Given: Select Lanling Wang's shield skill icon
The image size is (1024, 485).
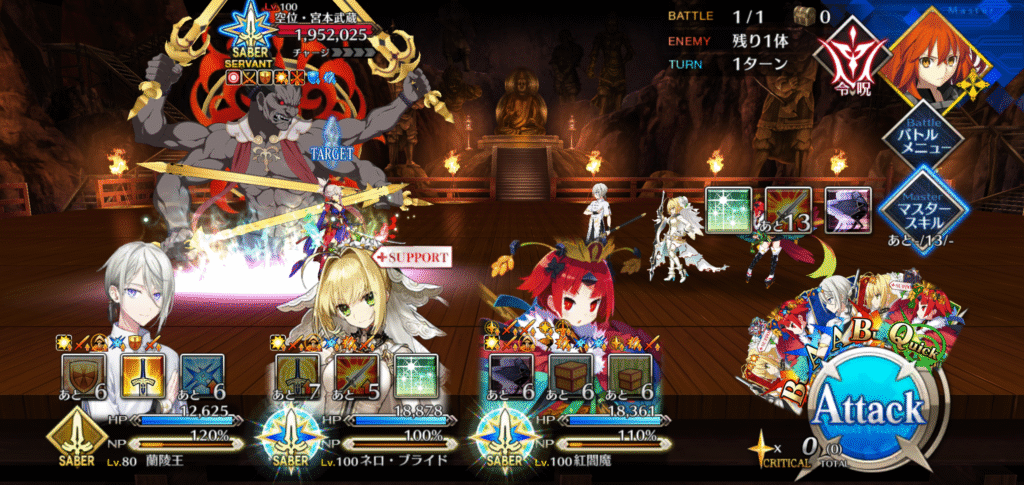Looking at the screenshot, I should [x=82, y=376].
